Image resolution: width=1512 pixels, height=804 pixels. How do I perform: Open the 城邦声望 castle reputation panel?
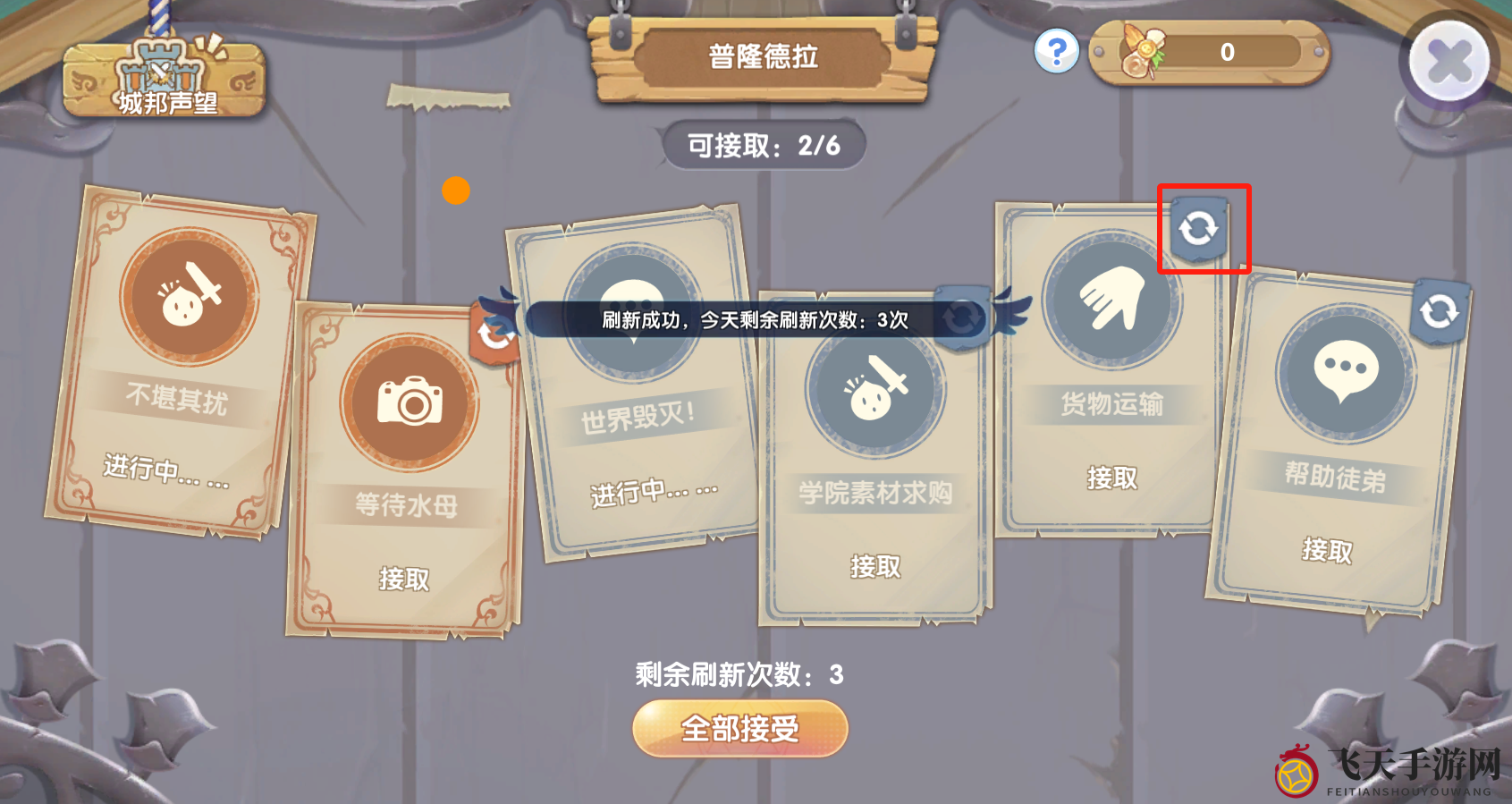tap(164, 80)
